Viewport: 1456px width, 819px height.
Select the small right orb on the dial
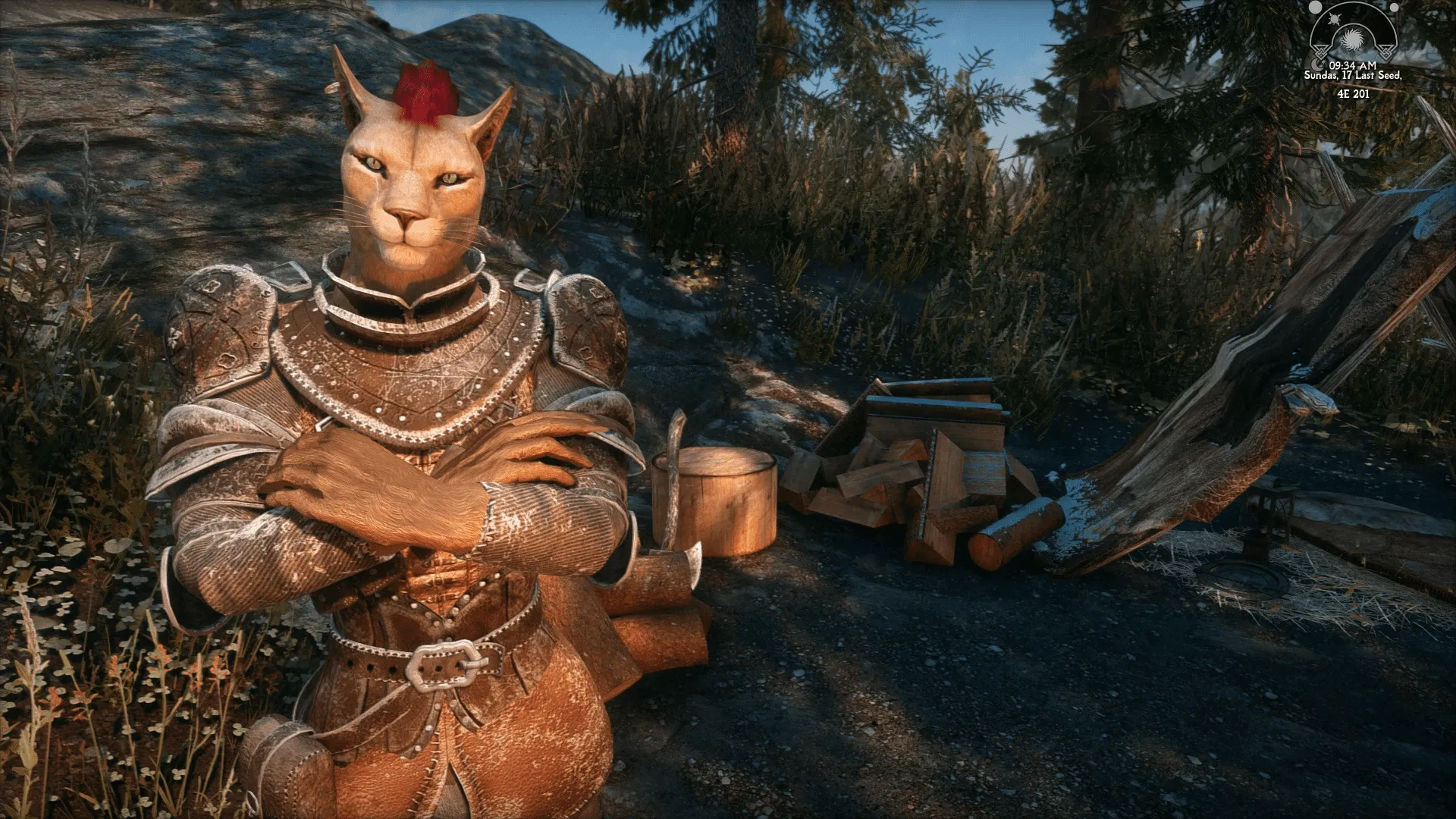1393,7
